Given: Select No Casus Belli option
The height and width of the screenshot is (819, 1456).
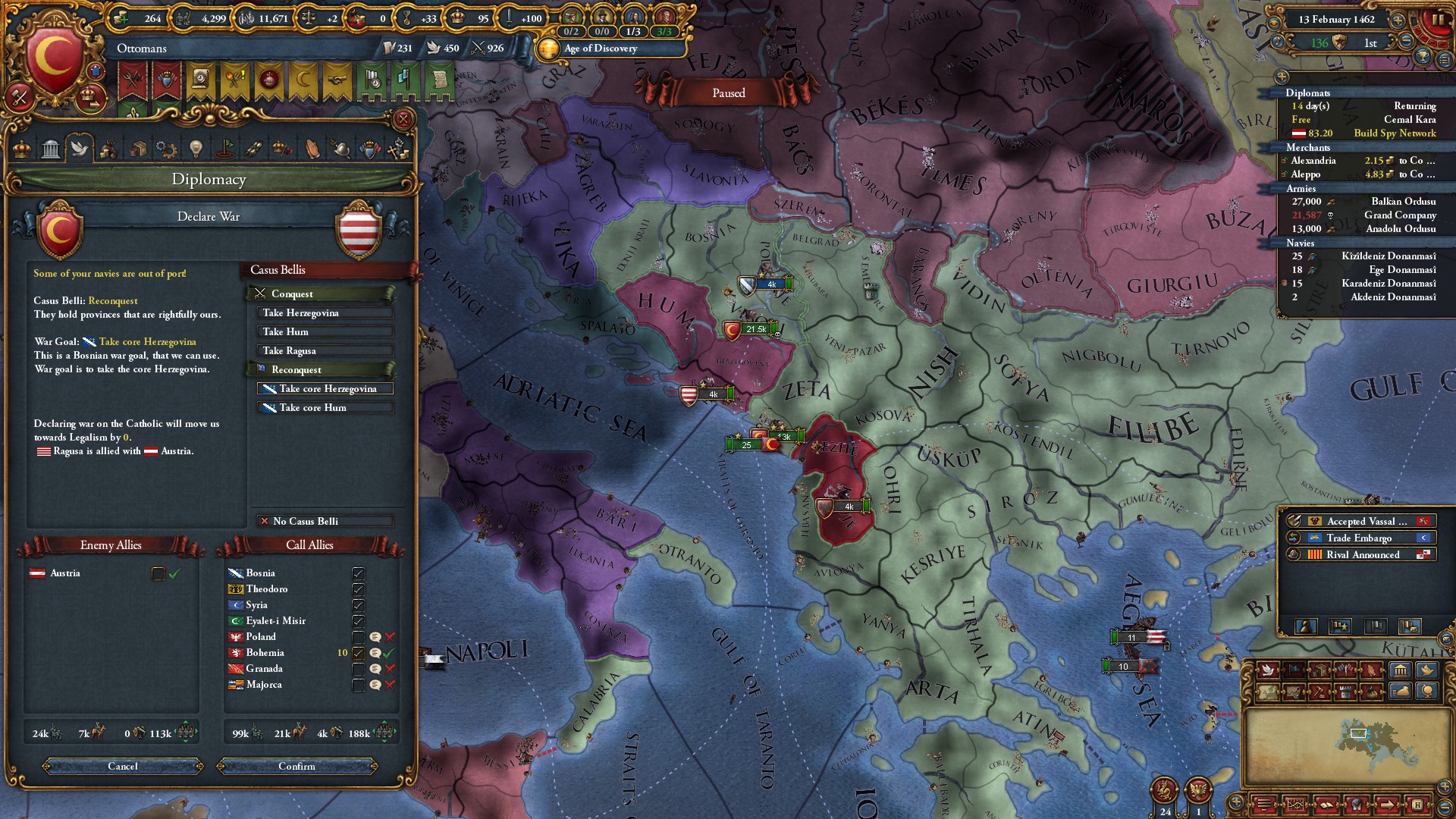Looking at the screenshot, I should pos(326,522).
